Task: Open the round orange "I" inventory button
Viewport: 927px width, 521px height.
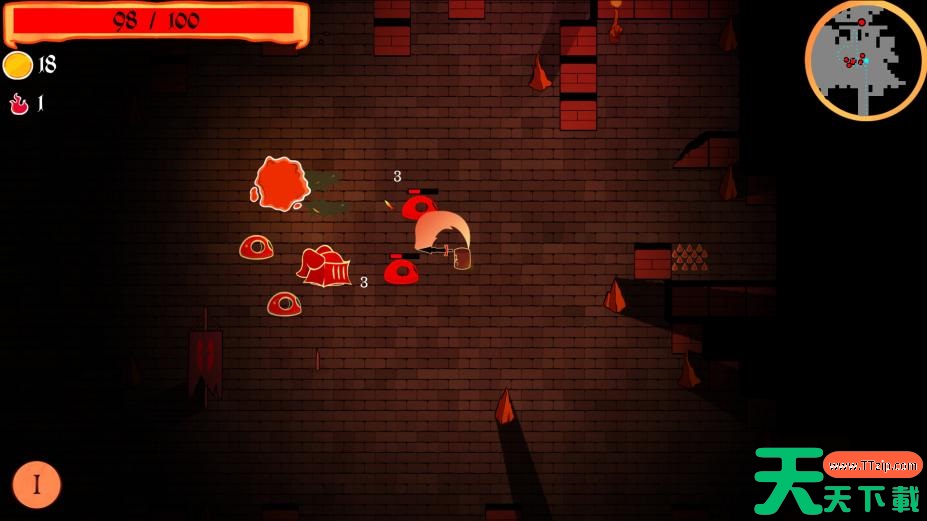Action: pos(37,485)
